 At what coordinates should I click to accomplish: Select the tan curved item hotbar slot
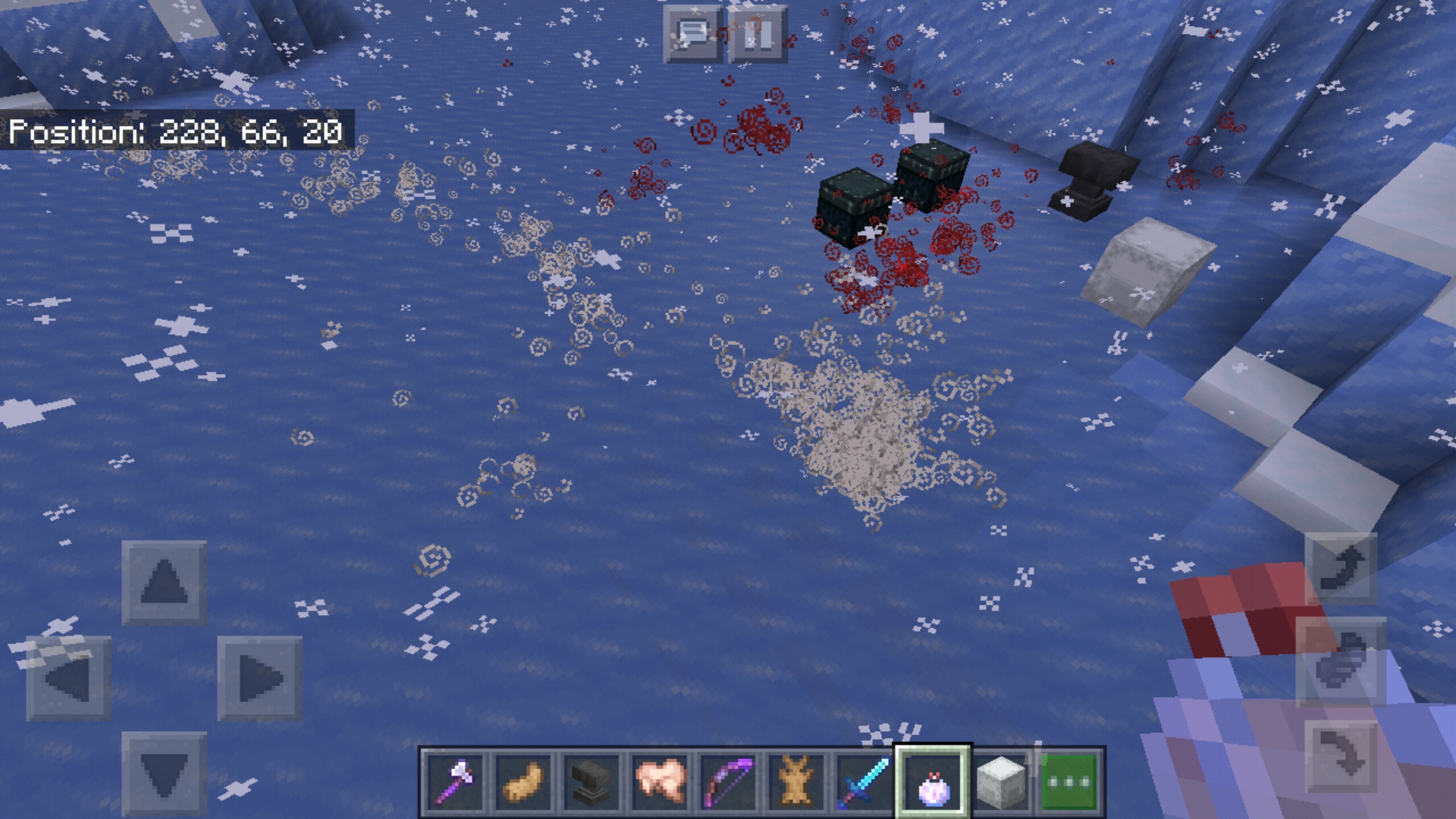click(522, 782)
